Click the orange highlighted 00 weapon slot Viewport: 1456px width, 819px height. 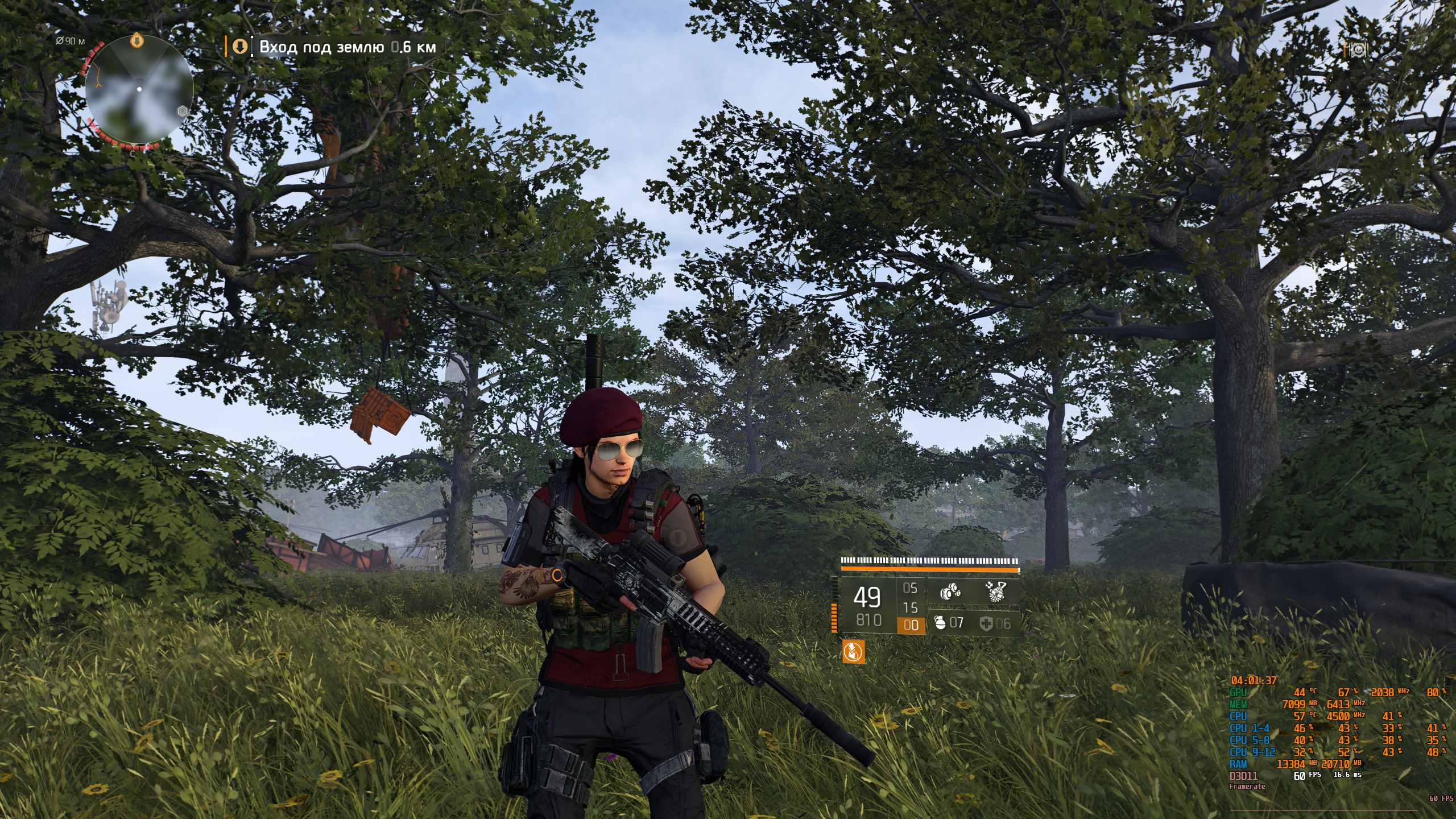tap(911, 625)
